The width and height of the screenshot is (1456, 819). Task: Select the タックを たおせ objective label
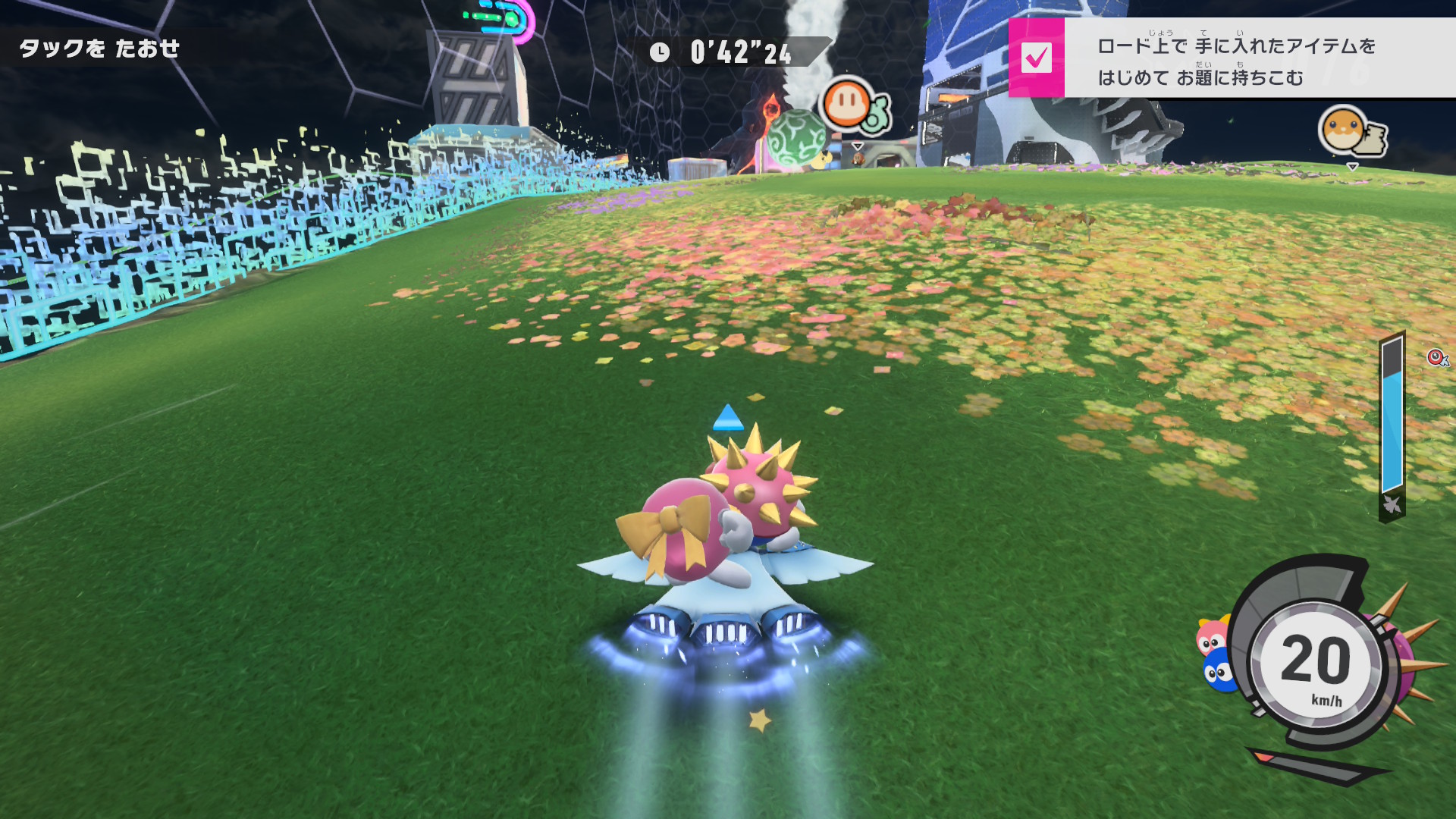[99, 49]
